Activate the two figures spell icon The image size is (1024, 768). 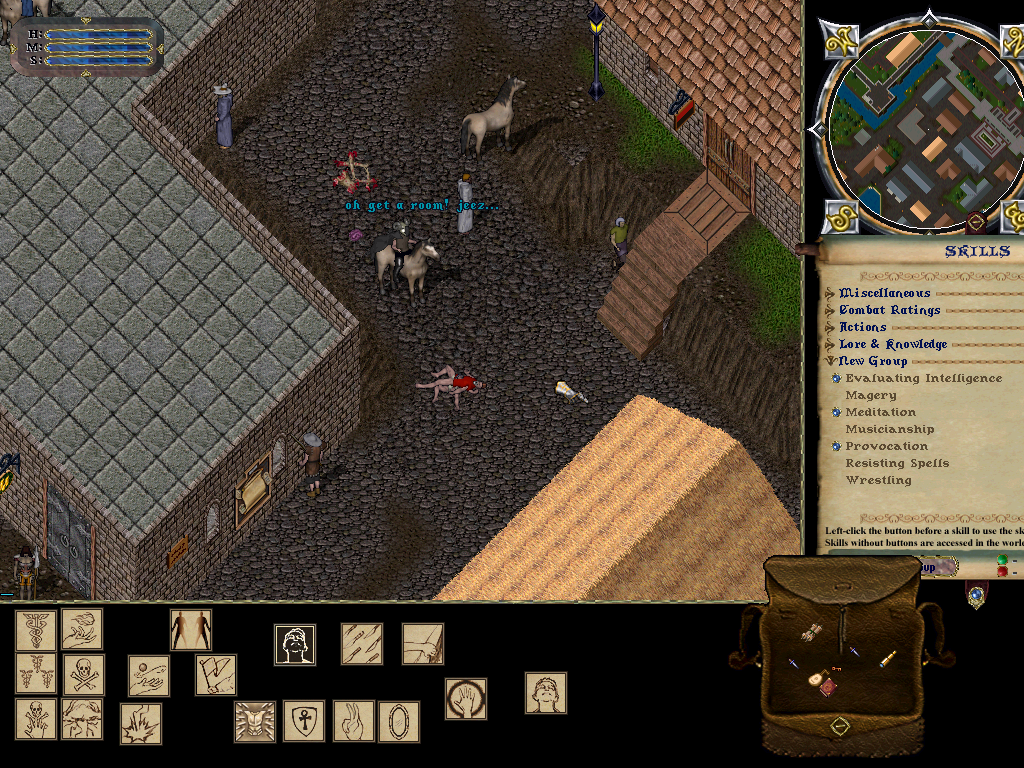(x=191, y=630)
